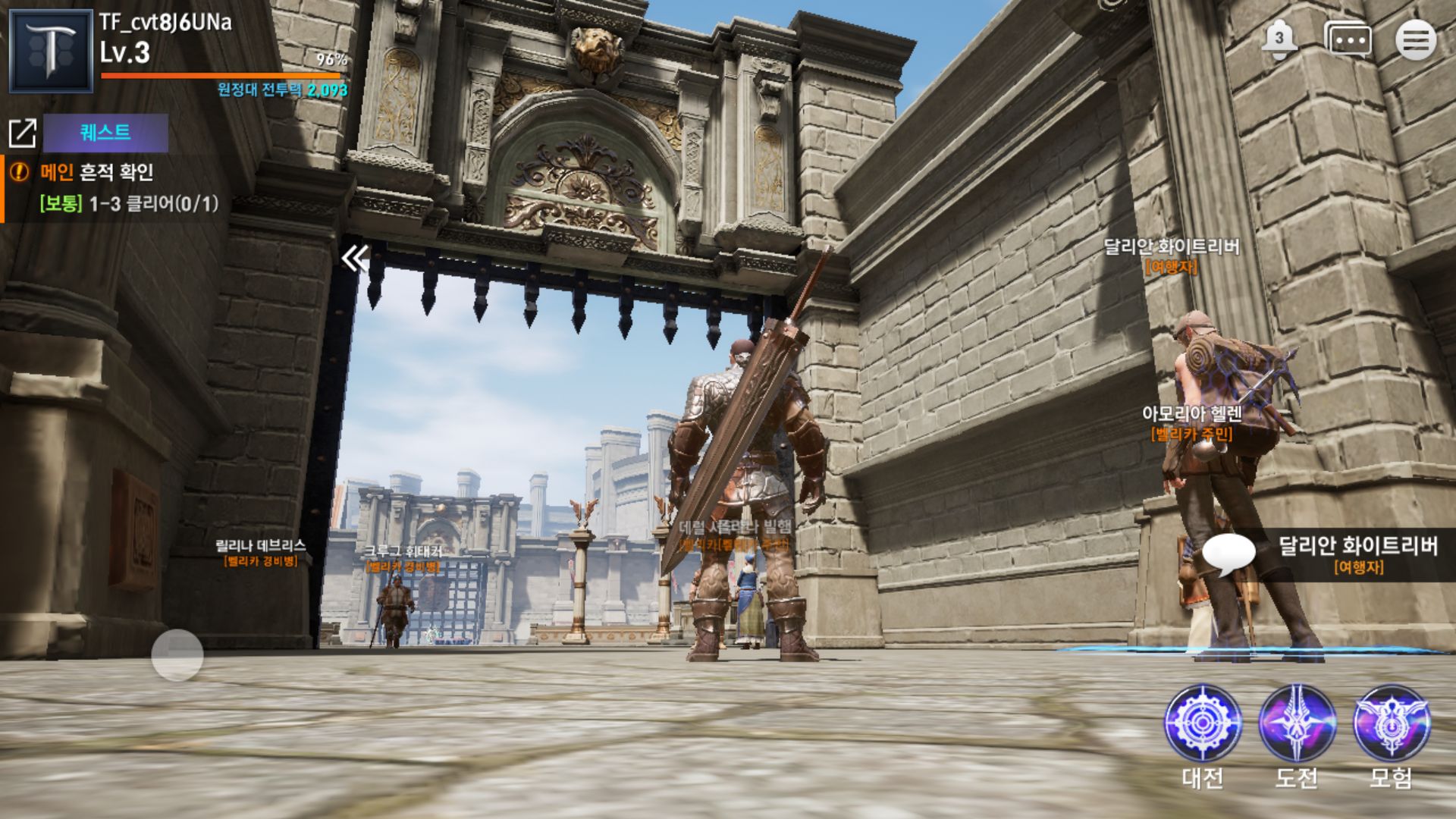
Task: Open the 모험 adventure menu
Action: pos(1392,723)
